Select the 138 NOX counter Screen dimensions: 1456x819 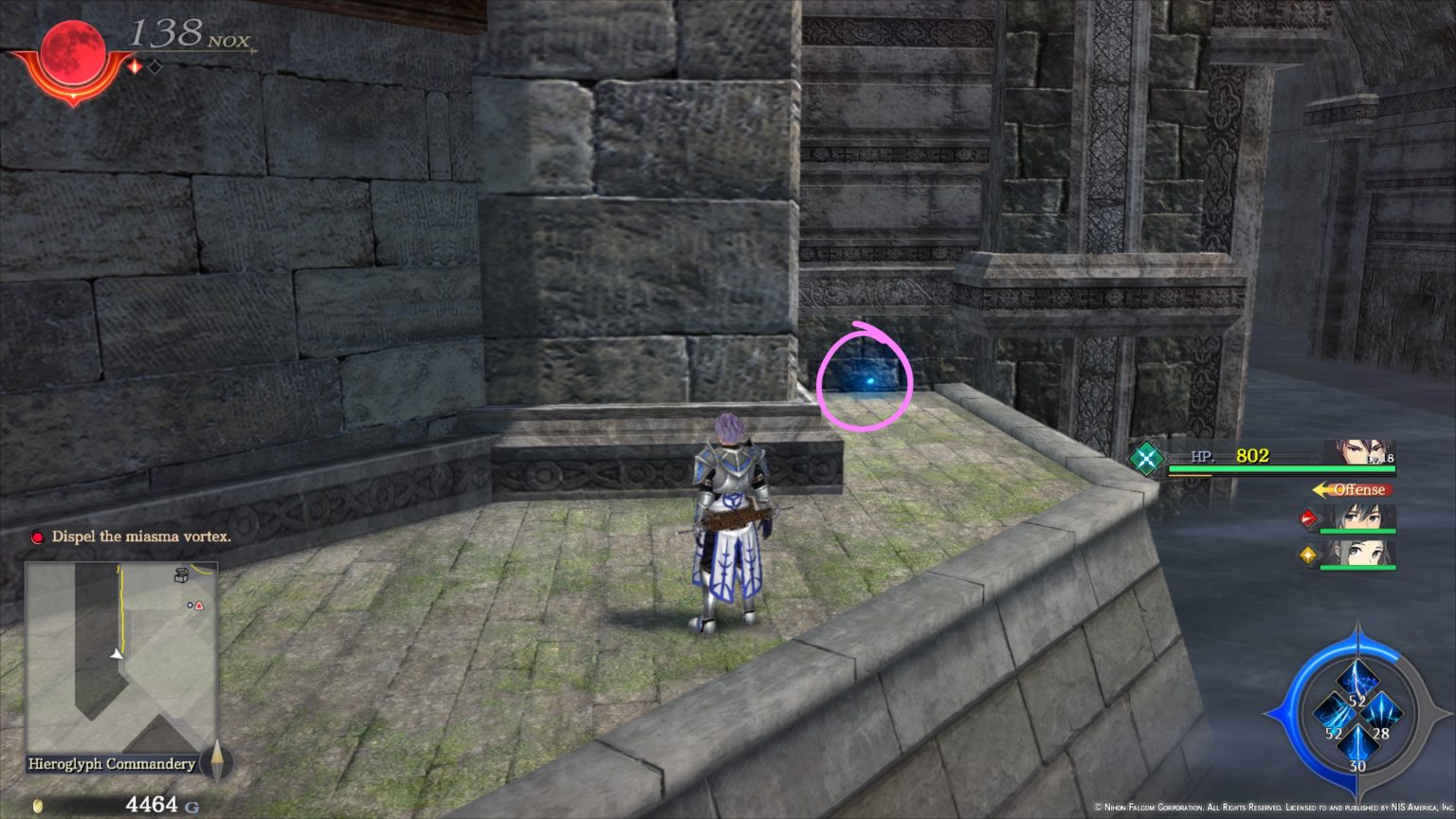tap(185, 35)
